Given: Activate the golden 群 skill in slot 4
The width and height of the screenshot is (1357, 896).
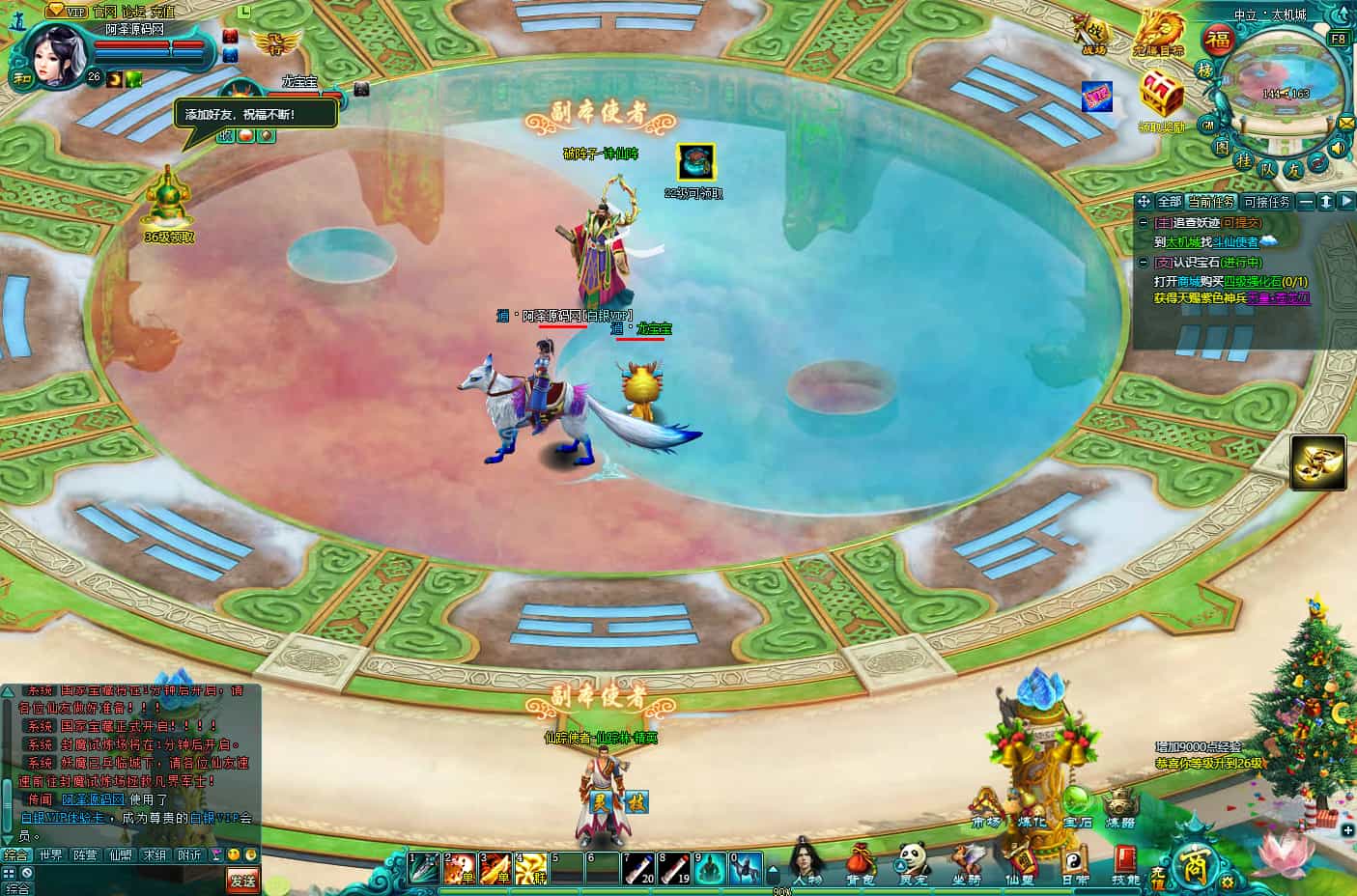Looking at the screenshot, I should 530,868.
